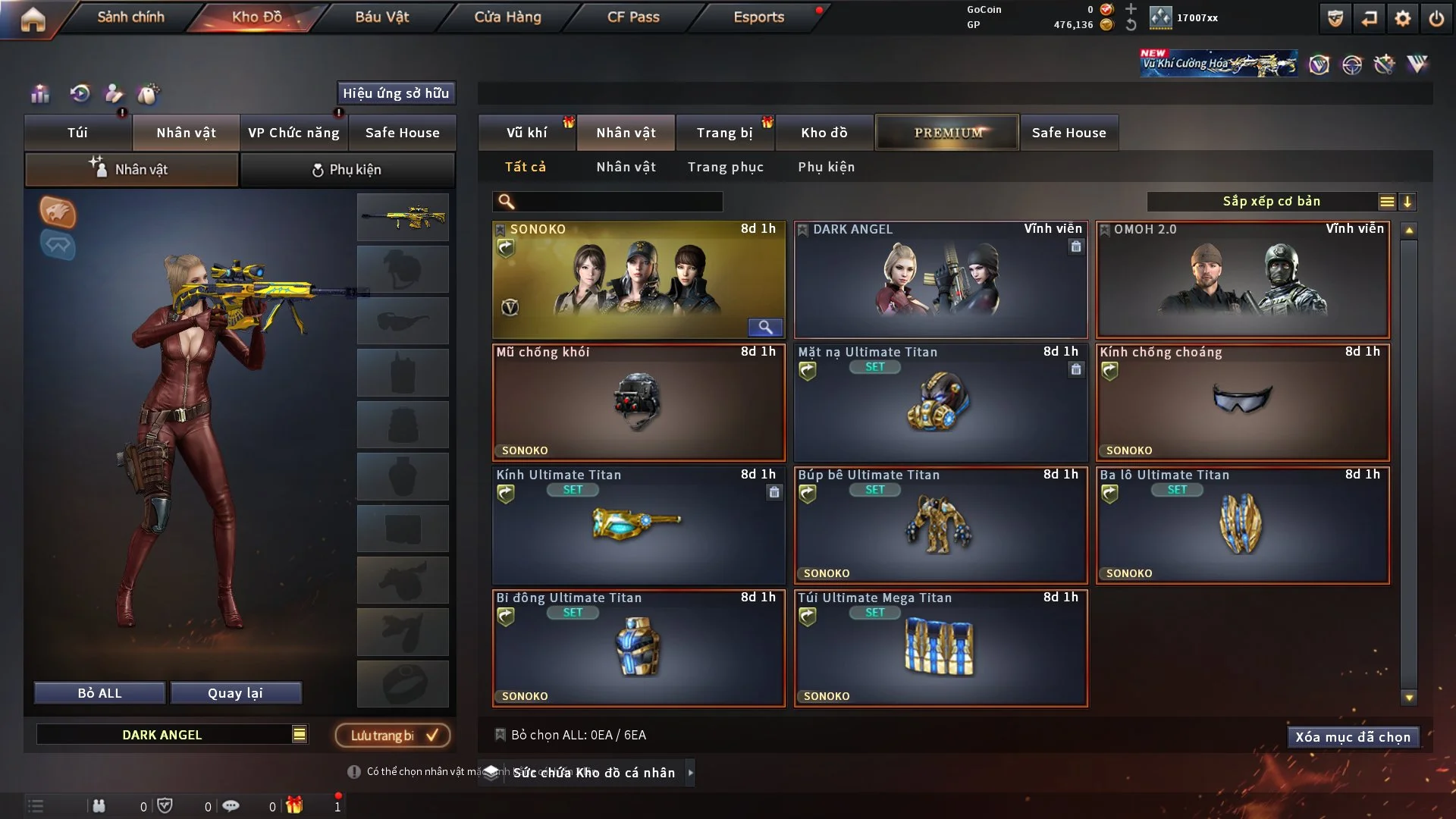1456x819 pixels.
Task: Open the gear settings icon
Action: [x=1403, y=18]
